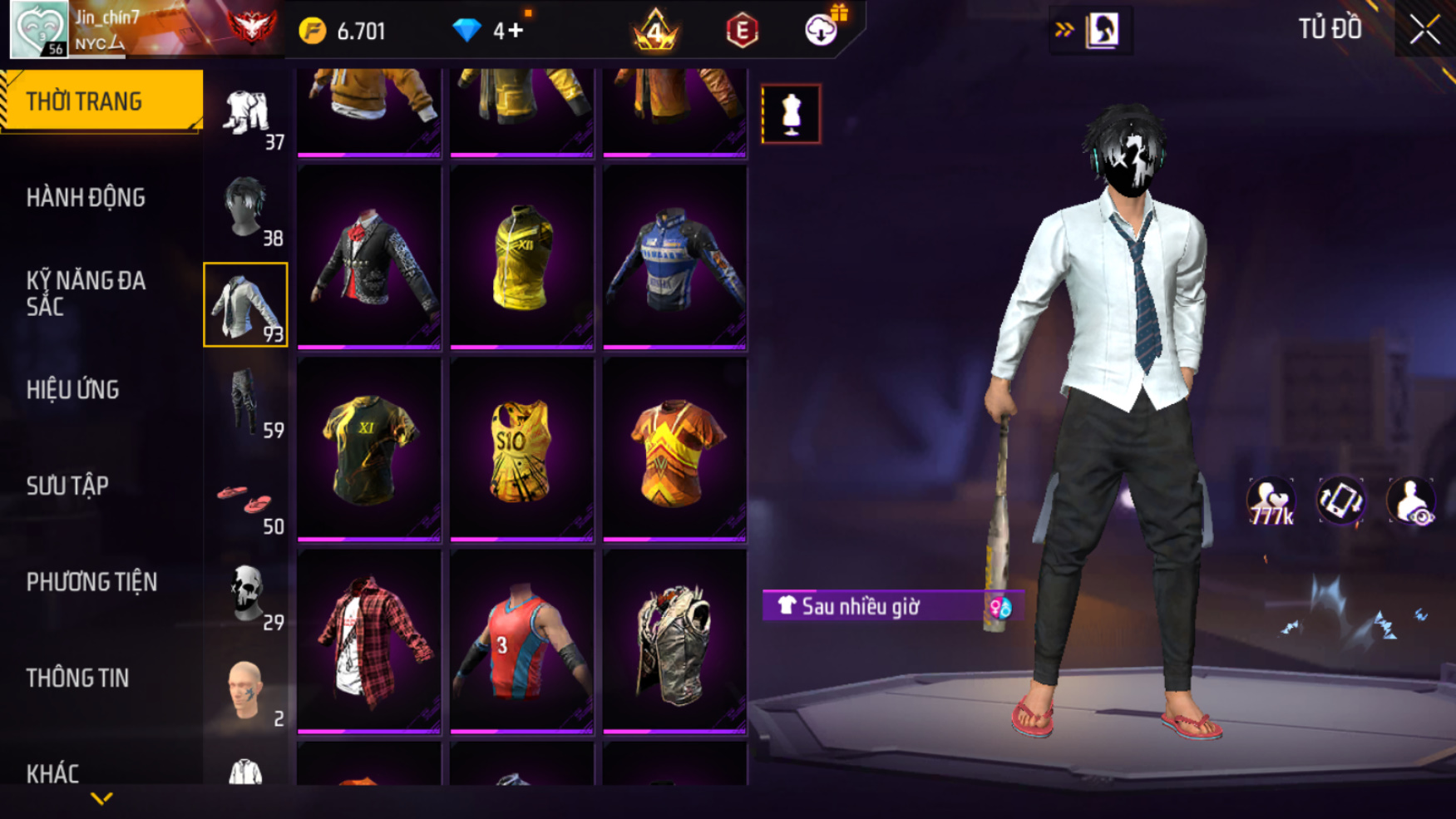This screenshot has height=819, width=1456.
Task: Show the Thông Tin section
Action: coord(77,678)
